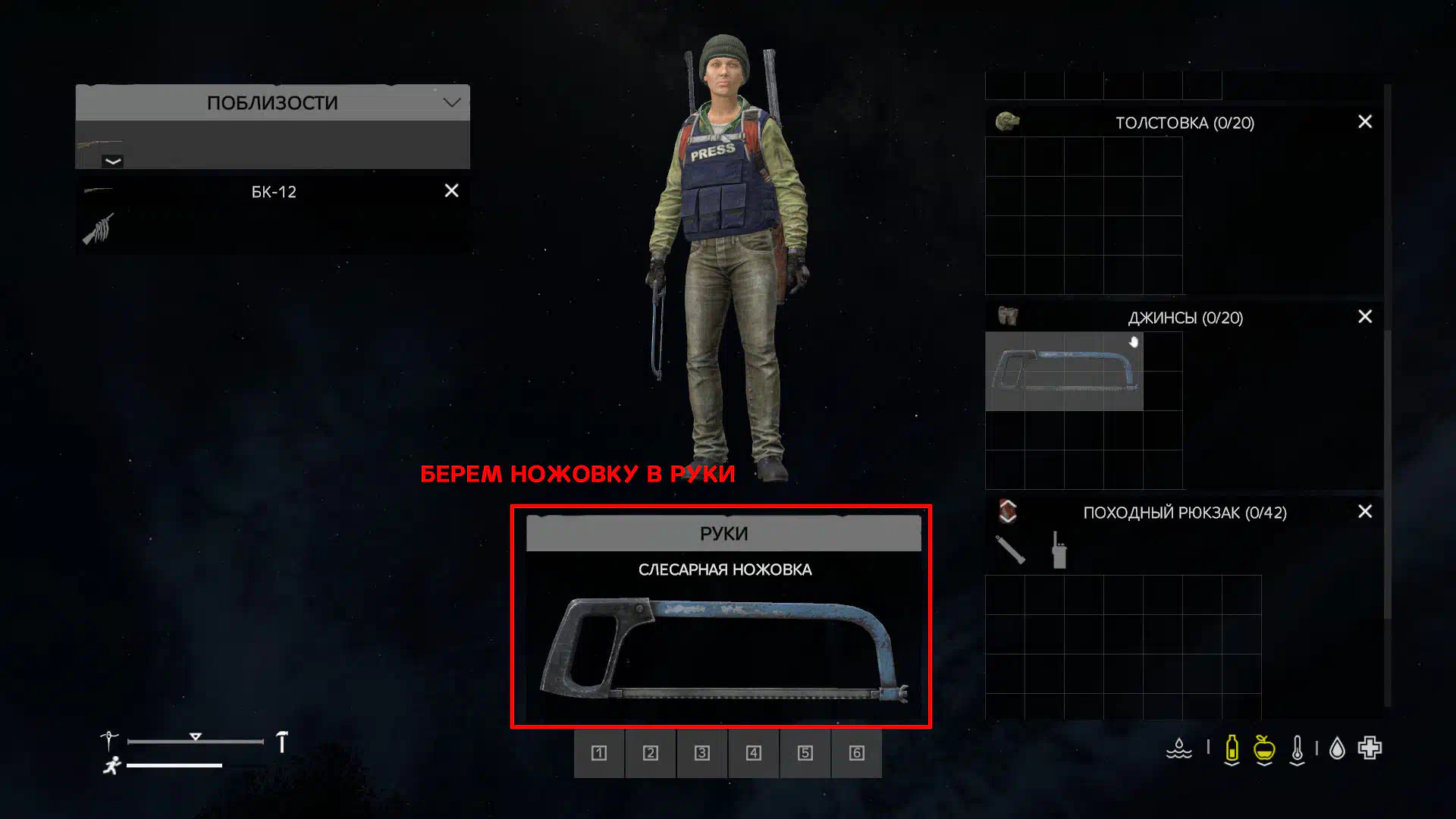Screen dimensions: 1456x819
Task: Close the БК-12 container
Action: pos(451,191)
